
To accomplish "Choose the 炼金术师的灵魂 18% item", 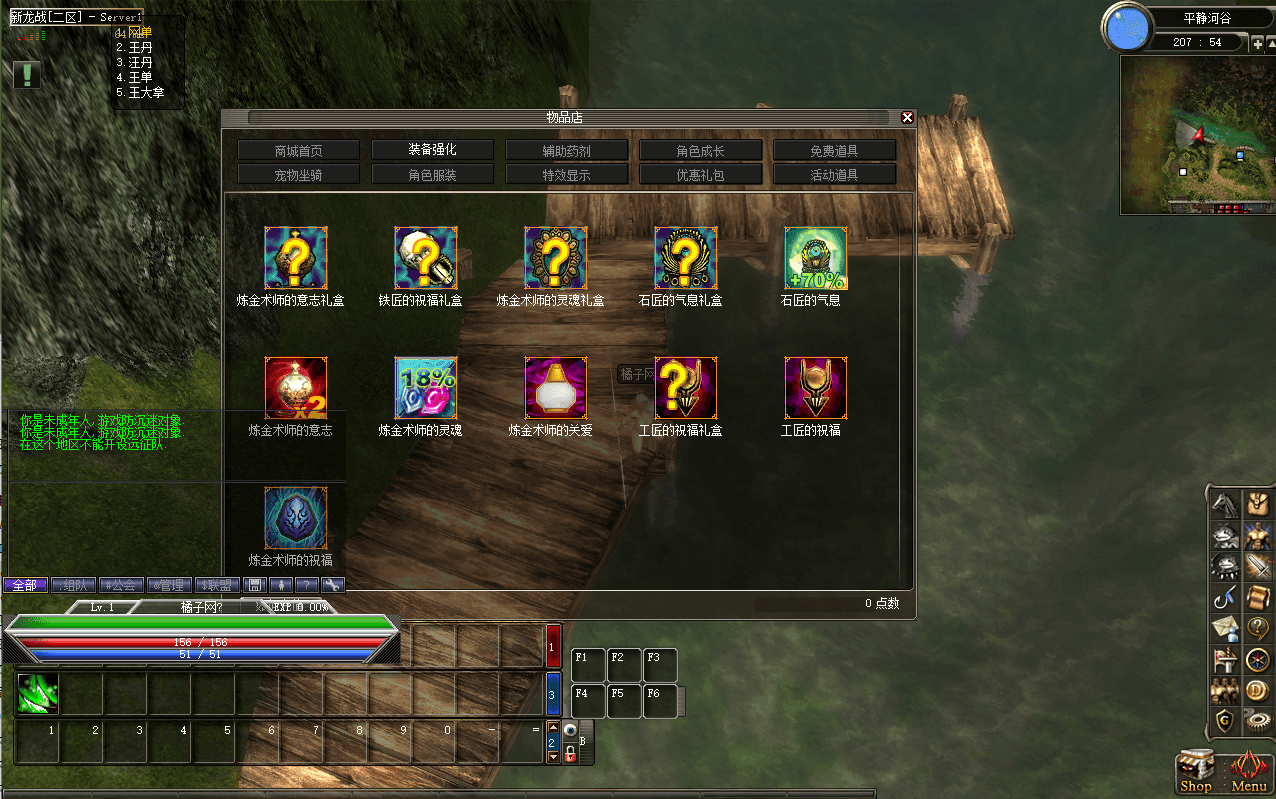I will [426, 388].
